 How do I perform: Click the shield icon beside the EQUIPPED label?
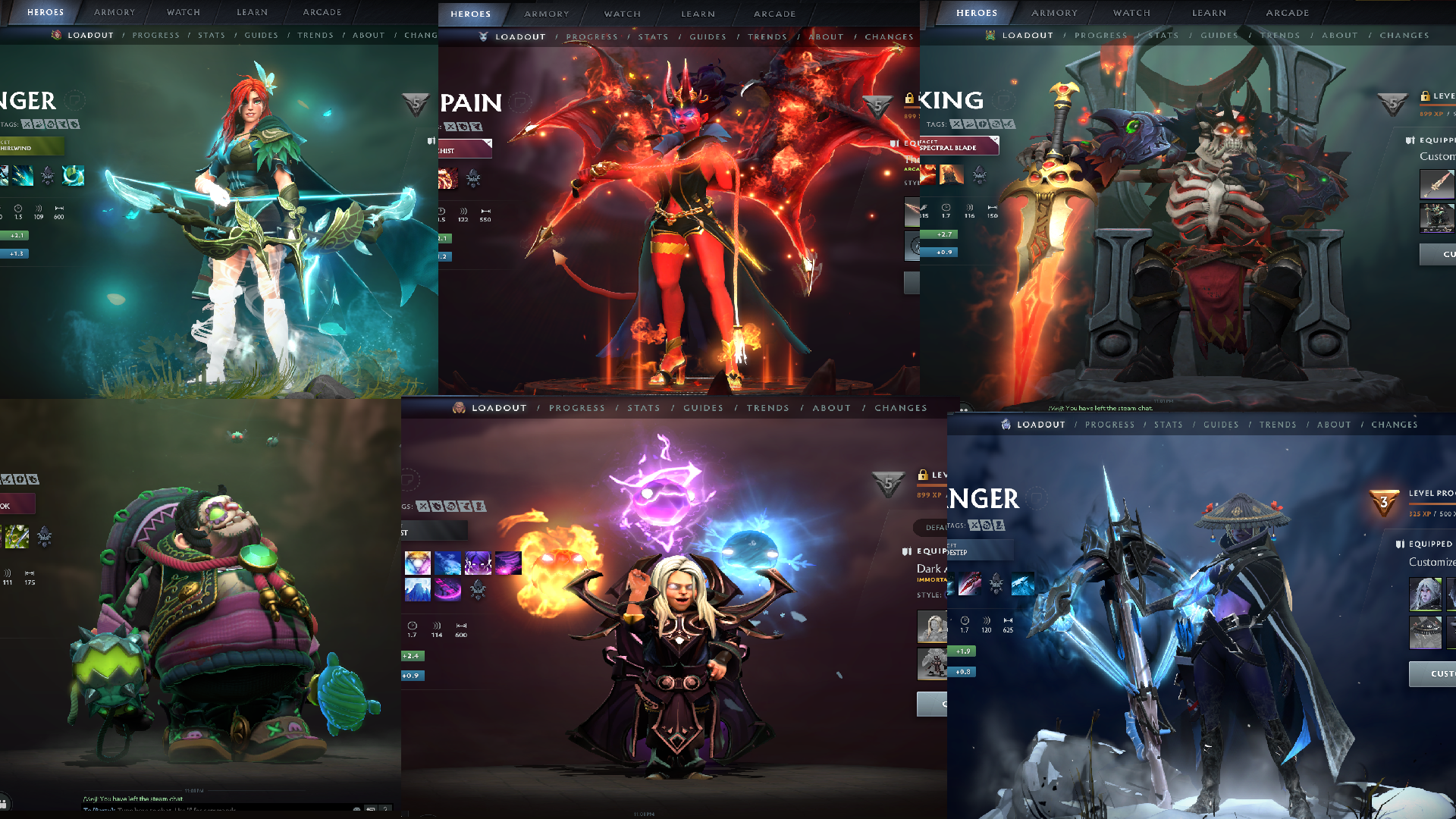1410,140
